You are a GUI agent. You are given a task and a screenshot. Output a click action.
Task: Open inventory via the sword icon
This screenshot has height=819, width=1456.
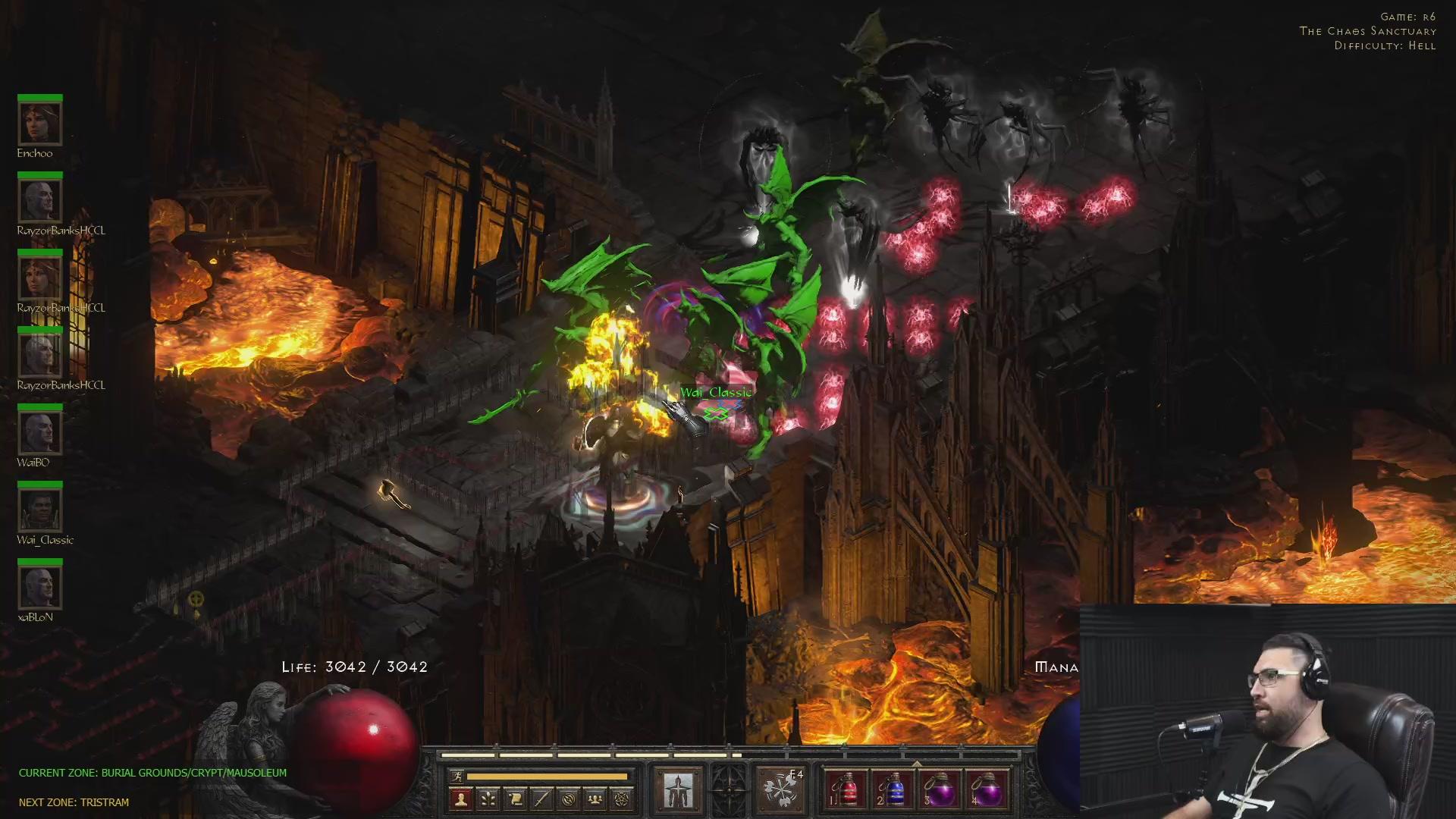pos(541,799)
